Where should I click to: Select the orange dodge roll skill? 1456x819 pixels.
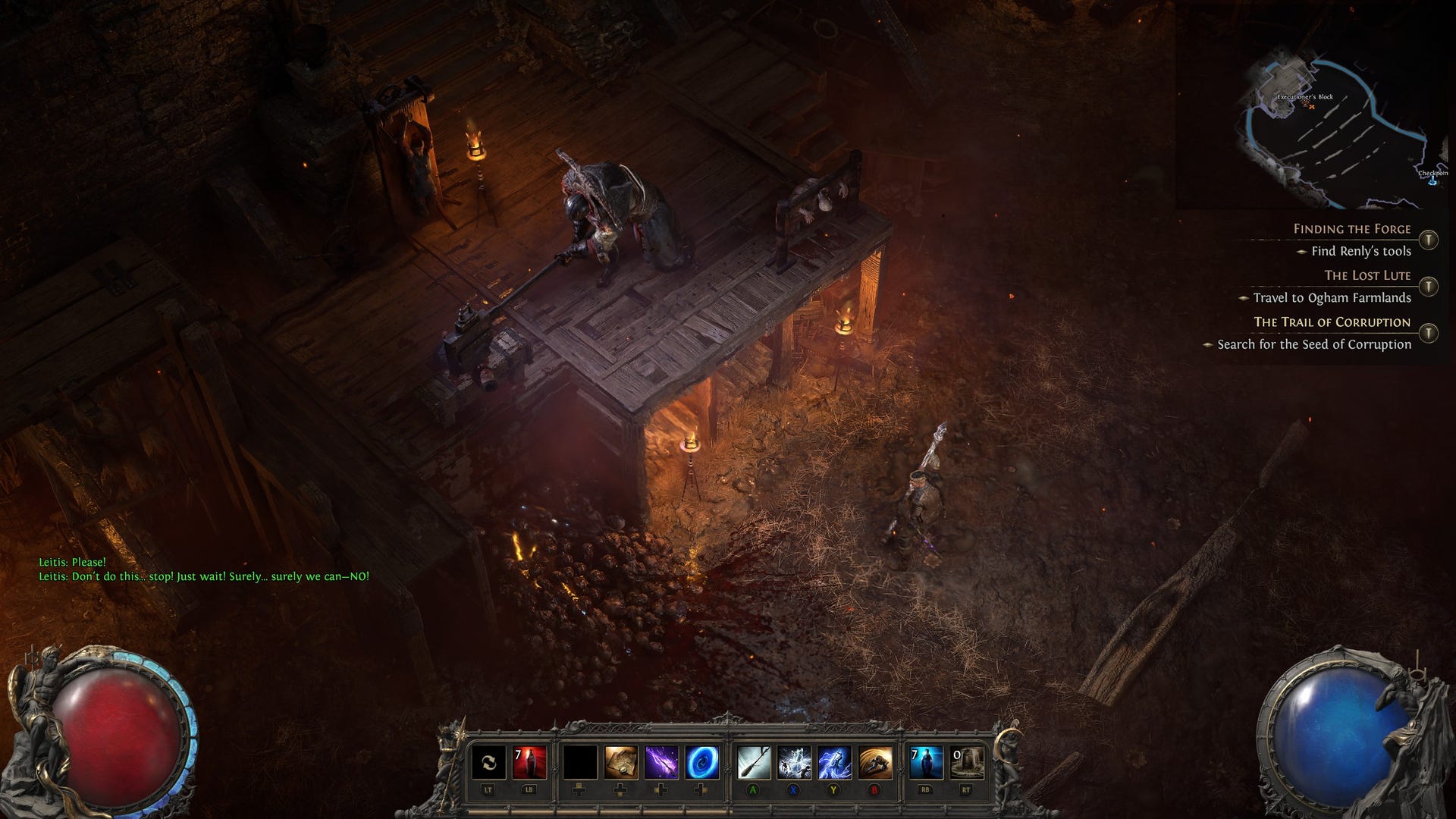coord(875,763)
